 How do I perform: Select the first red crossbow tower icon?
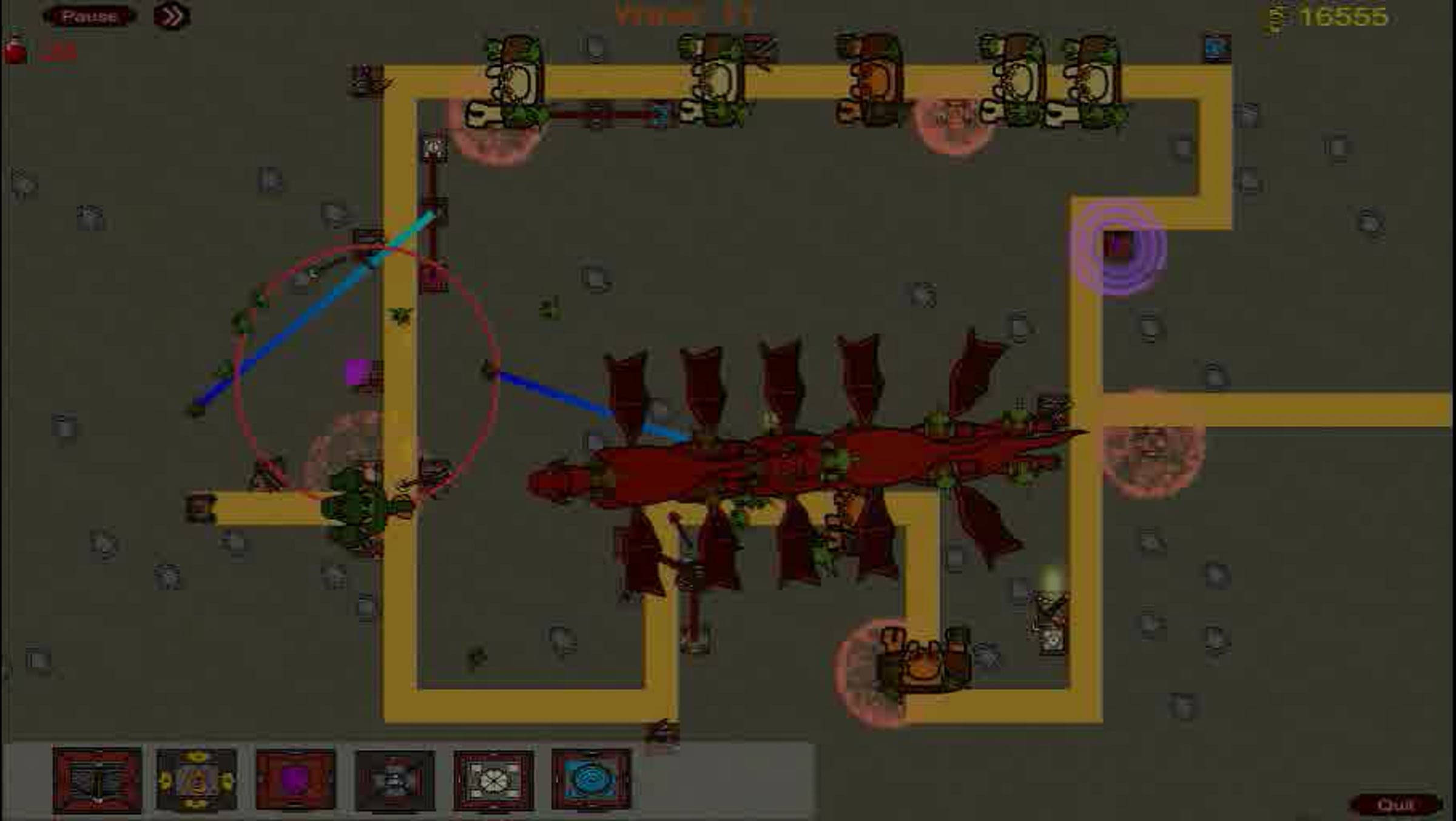pos(97,780)
